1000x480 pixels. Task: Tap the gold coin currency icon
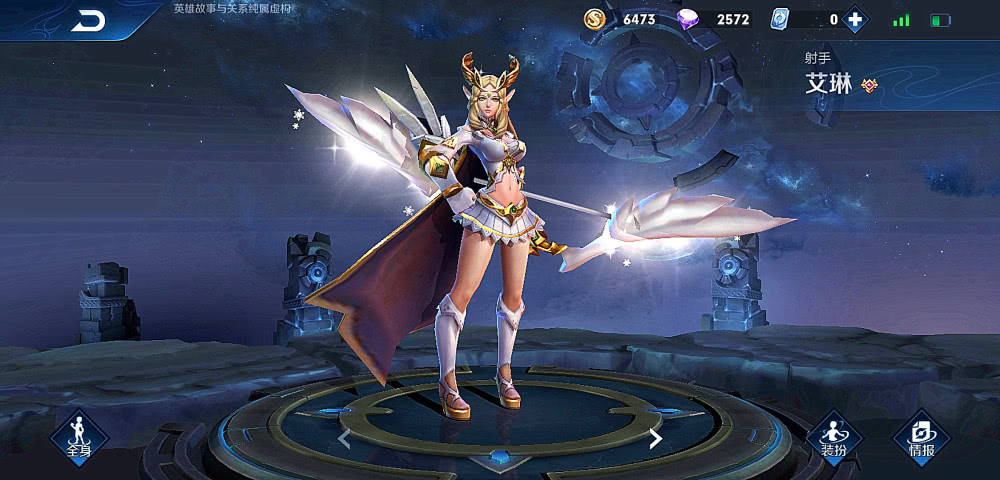coord(596,19)
